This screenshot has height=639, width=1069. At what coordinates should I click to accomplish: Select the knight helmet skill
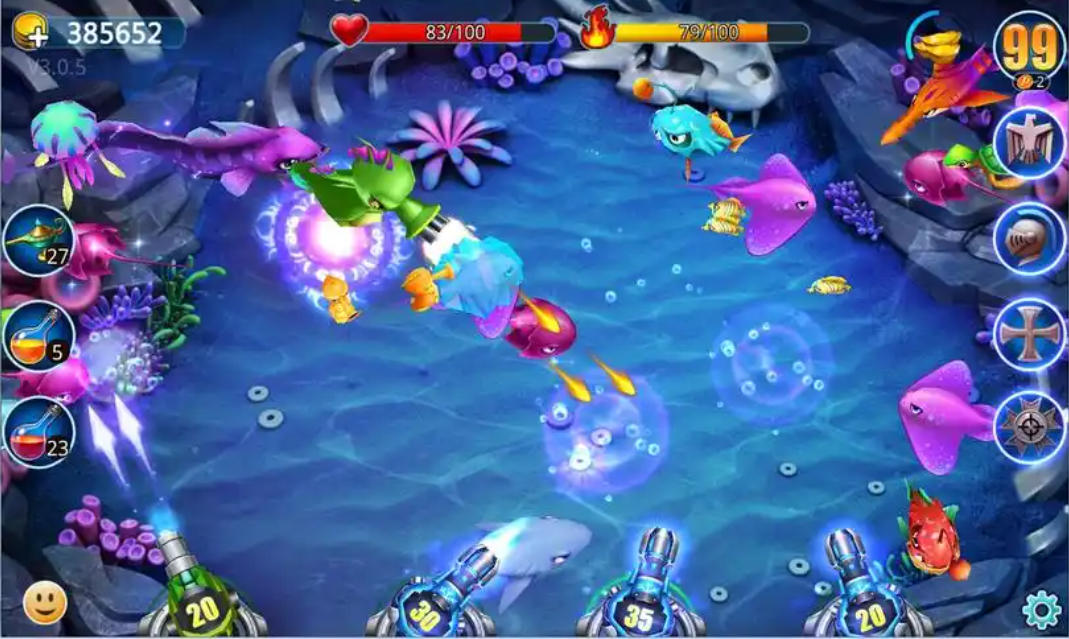click(x=1029, y=239)
